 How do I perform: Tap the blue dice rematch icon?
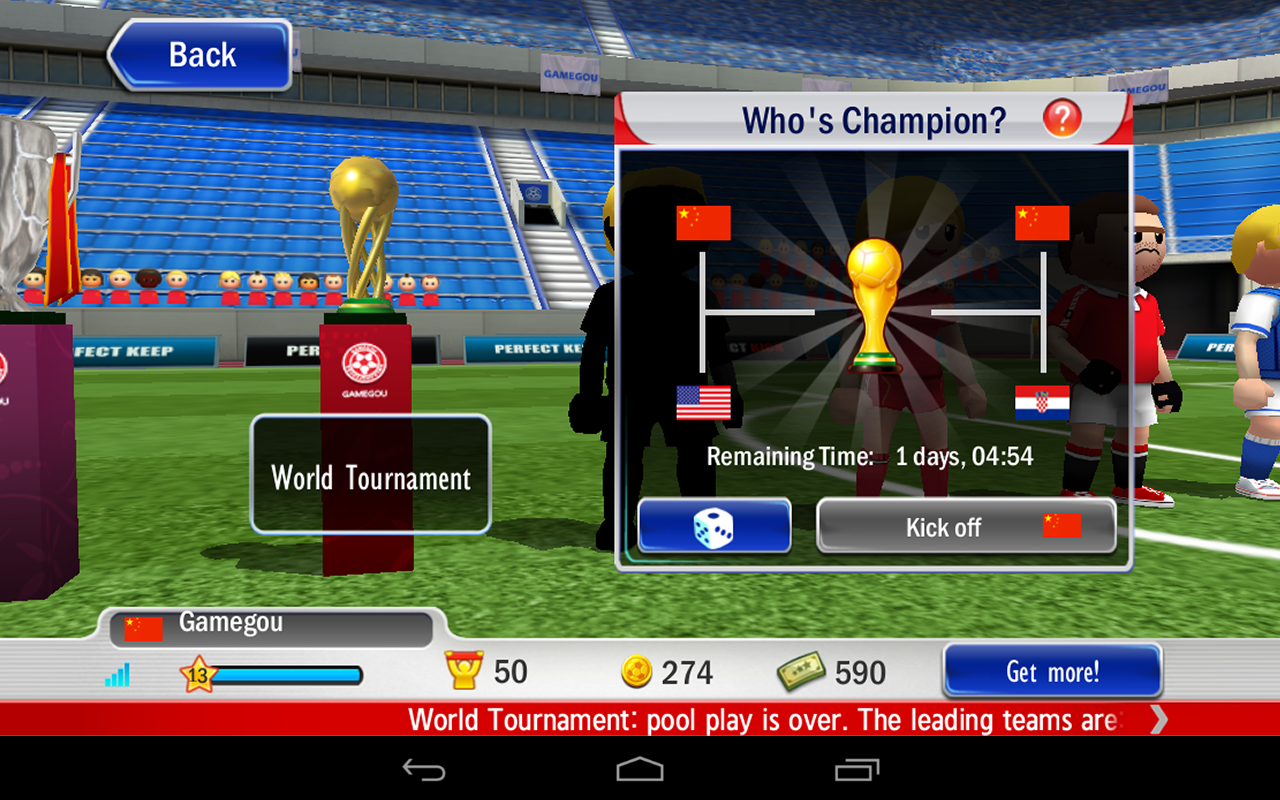coord(714,525)
